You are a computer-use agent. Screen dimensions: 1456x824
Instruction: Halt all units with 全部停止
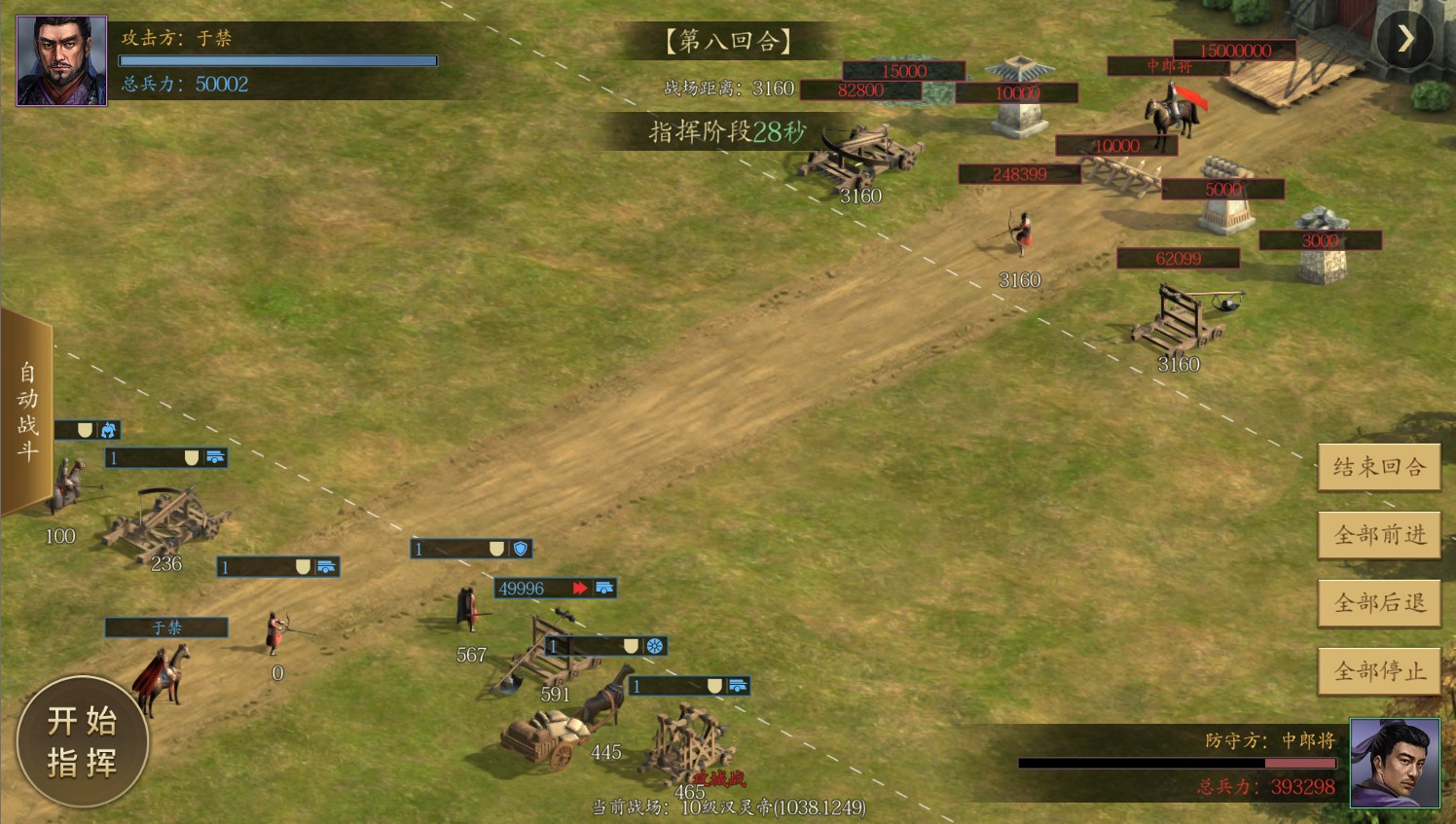1379,671
